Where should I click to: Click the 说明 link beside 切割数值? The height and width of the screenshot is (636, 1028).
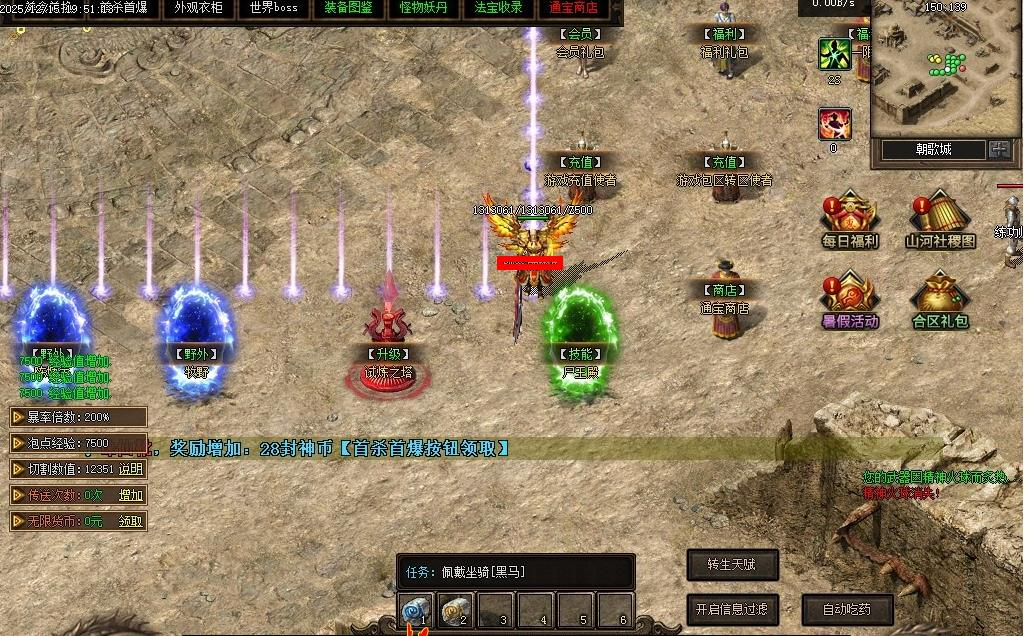(x=131, y=469)
